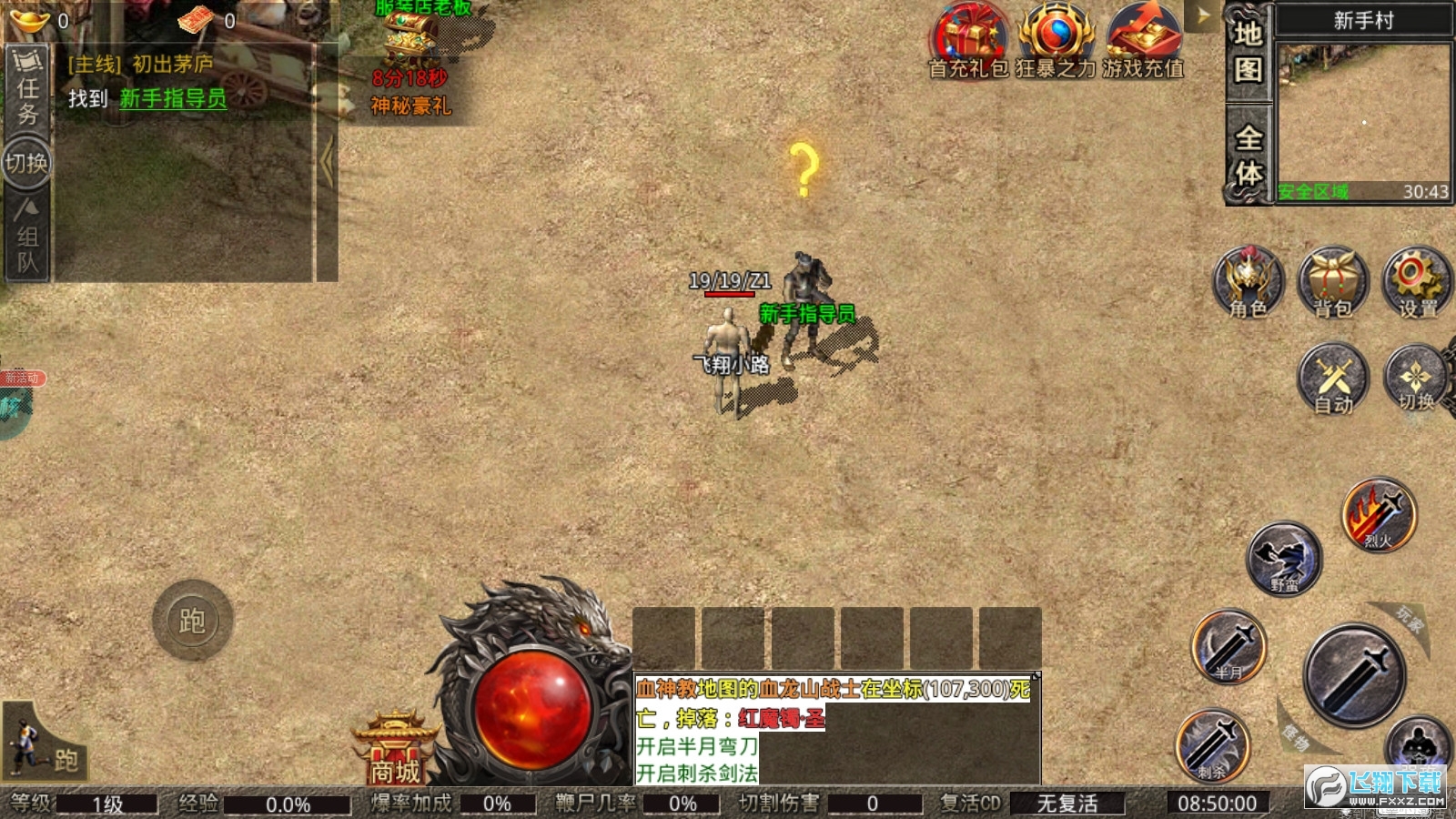This screenshot has width=1456, height=819.
Task: Toggle 自动 auto-combat
Action: coord(1333,379)
